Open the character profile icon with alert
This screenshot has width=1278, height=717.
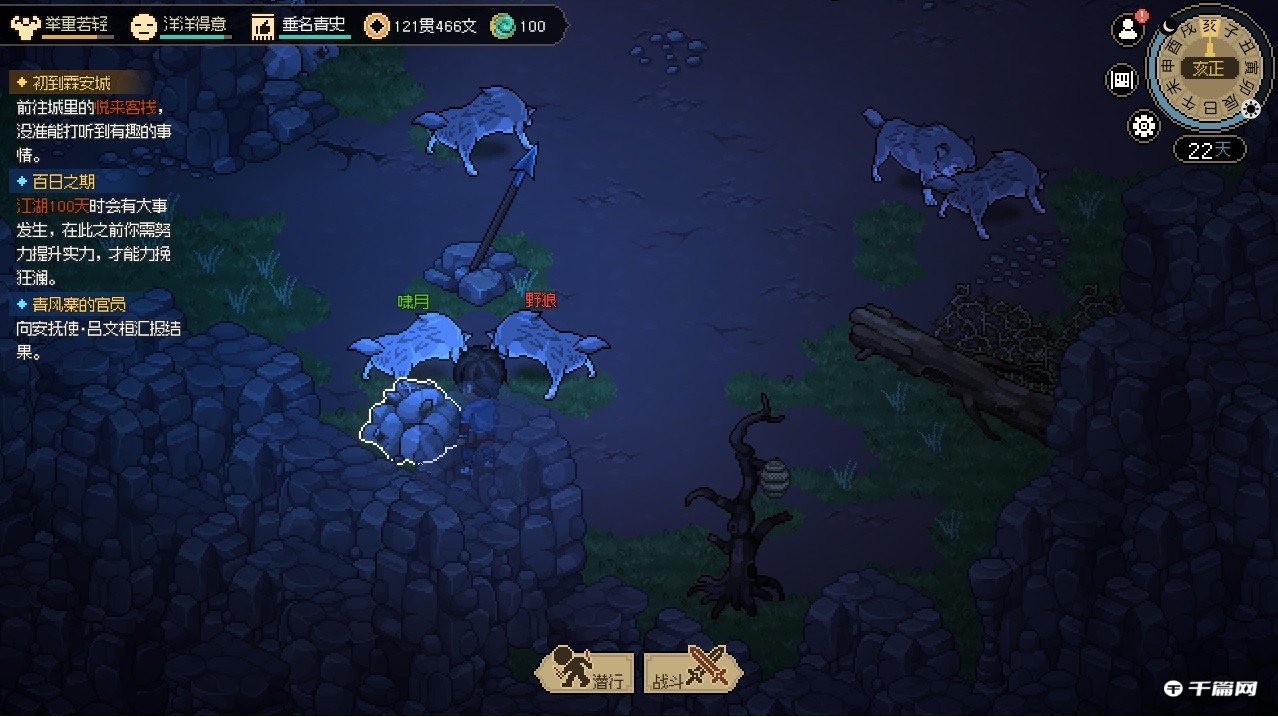coord(1128,29)
